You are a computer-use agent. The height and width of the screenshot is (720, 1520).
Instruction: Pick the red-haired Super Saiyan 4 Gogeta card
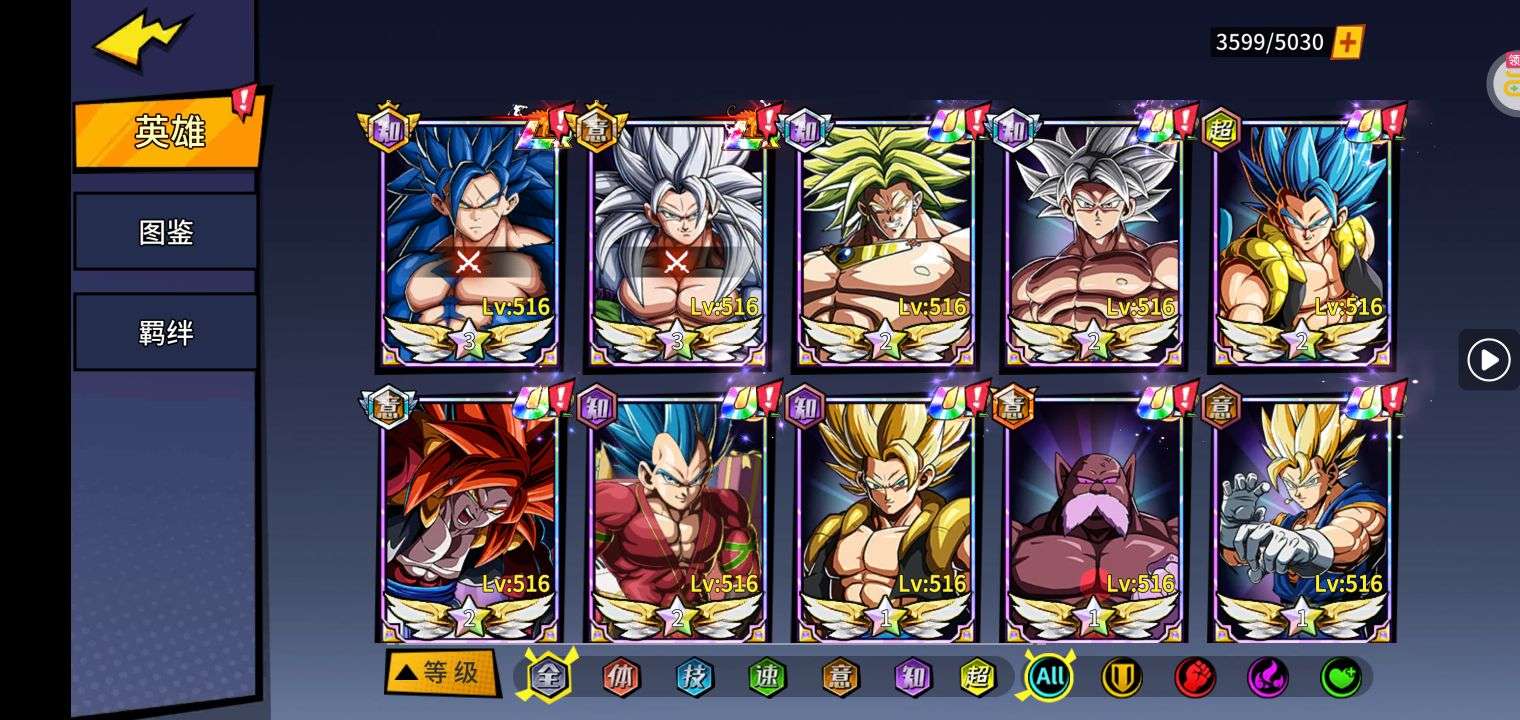click(x=469, y=517)
